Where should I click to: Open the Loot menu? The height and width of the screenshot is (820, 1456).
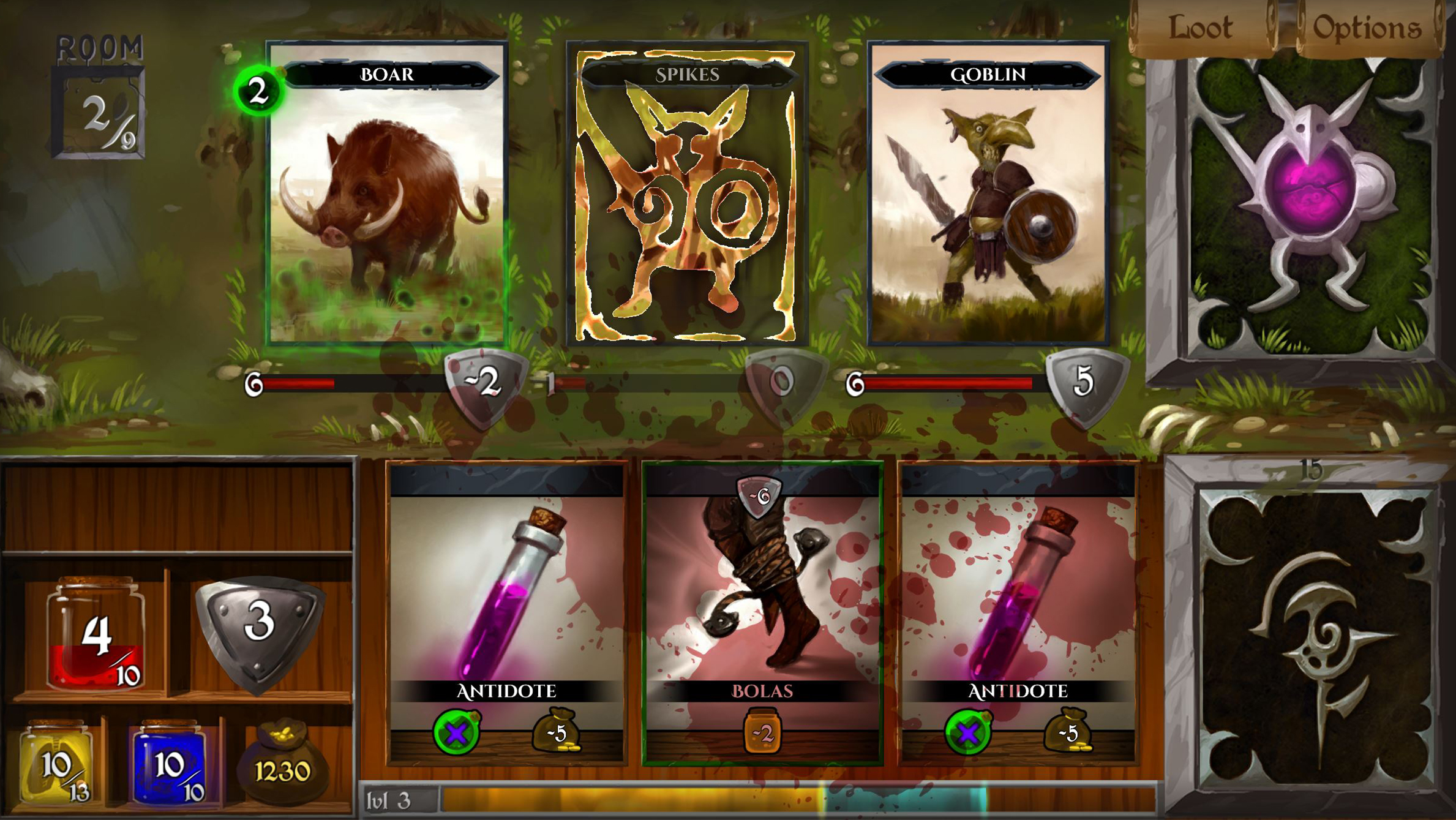(1200, 26)
